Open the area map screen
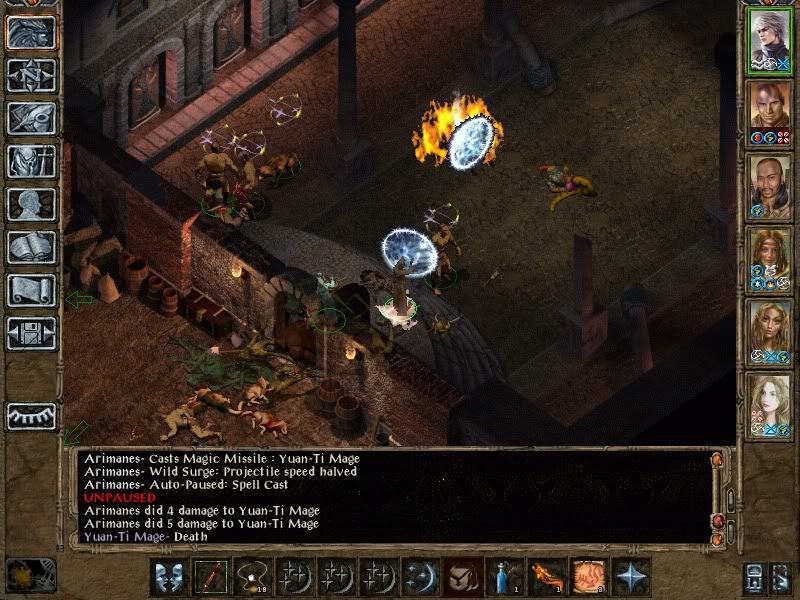The height and width of the screenshot is (600, 800). [31, 75]
